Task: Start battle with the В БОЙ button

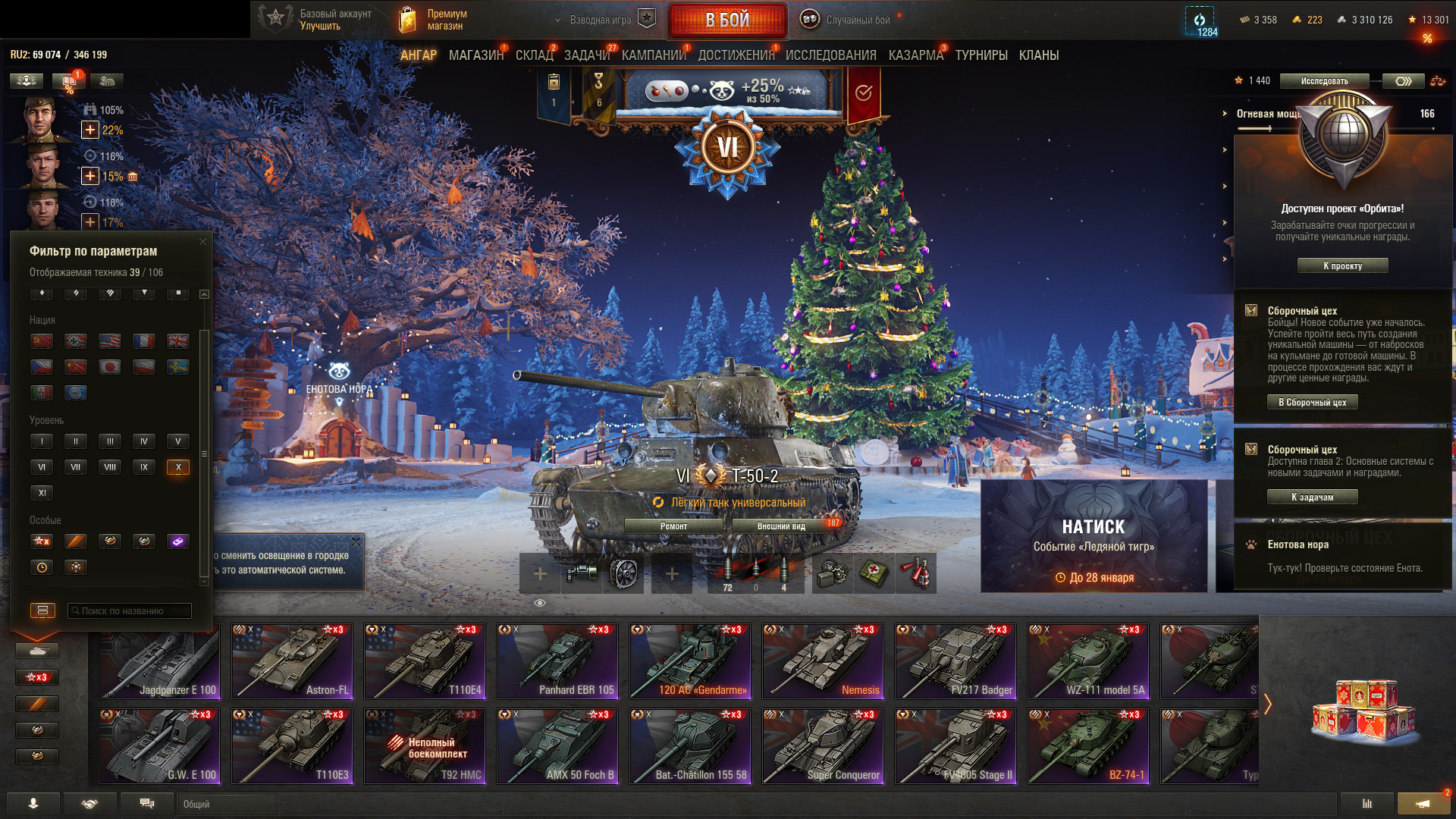Action: pos(727,20)
